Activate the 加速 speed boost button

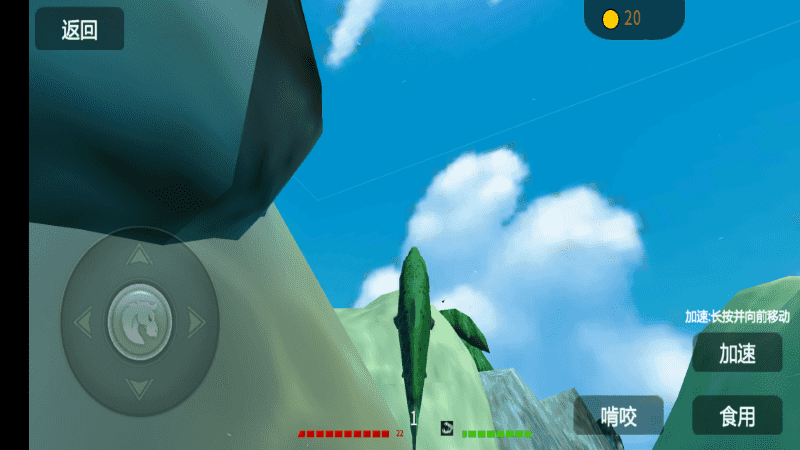pyautogui.click(x=737, y=353)
